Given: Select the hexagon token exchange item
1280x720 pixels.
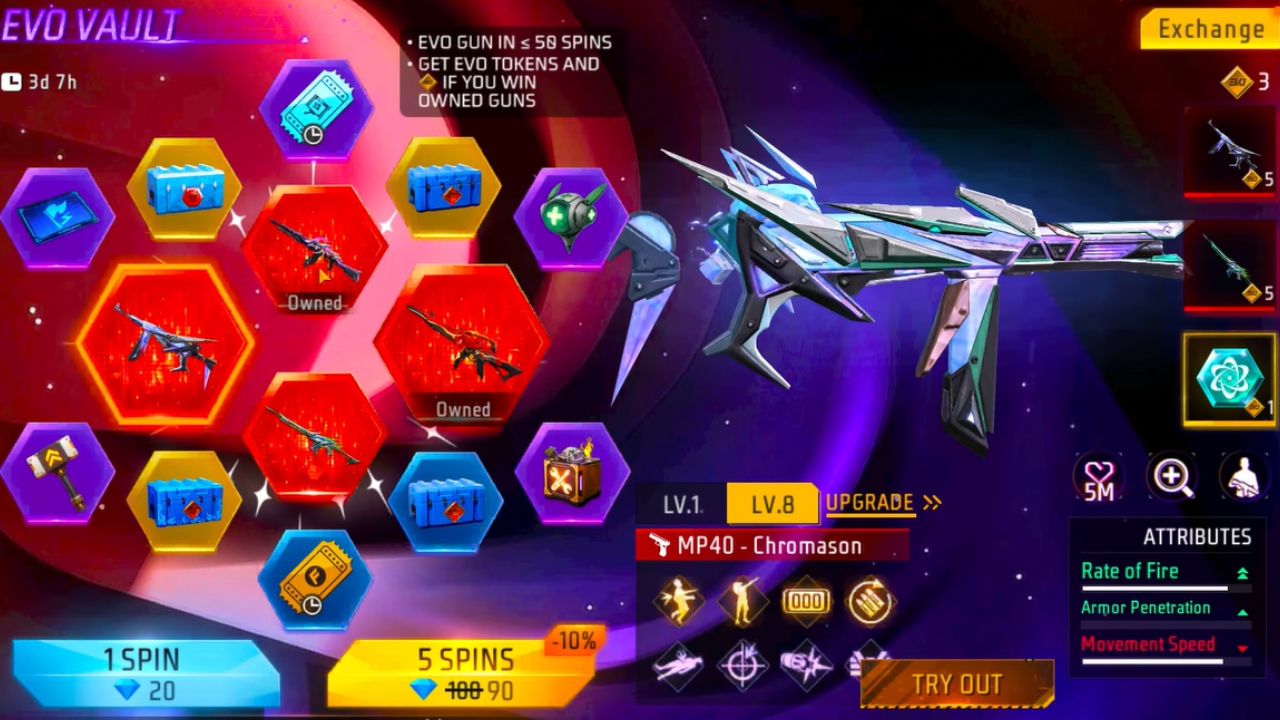Looking at the screenshot, I should coord(1229,380).
